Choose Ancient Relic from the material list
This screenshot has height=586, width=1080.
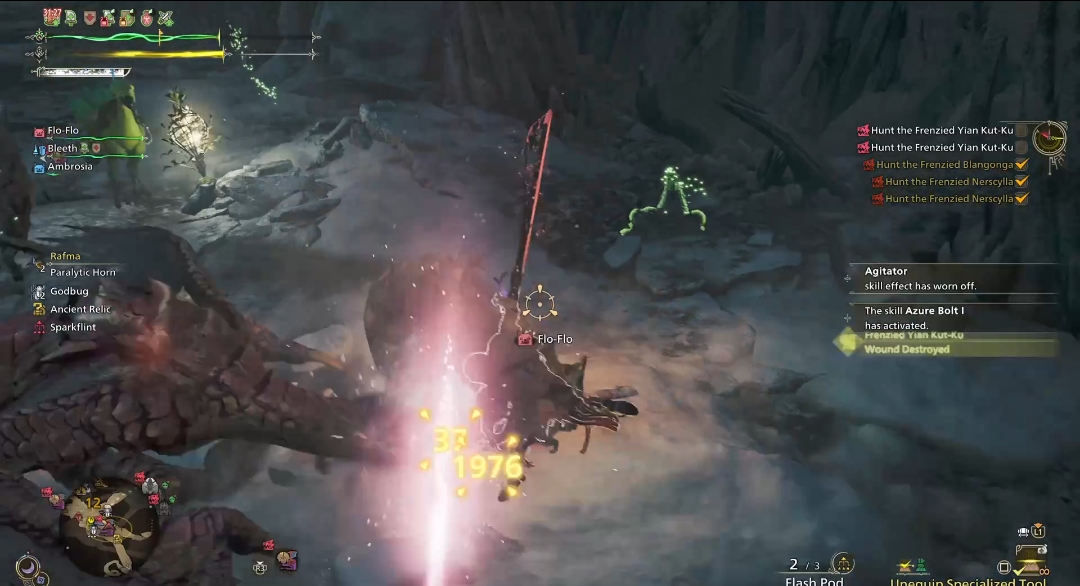pos(80,310)
